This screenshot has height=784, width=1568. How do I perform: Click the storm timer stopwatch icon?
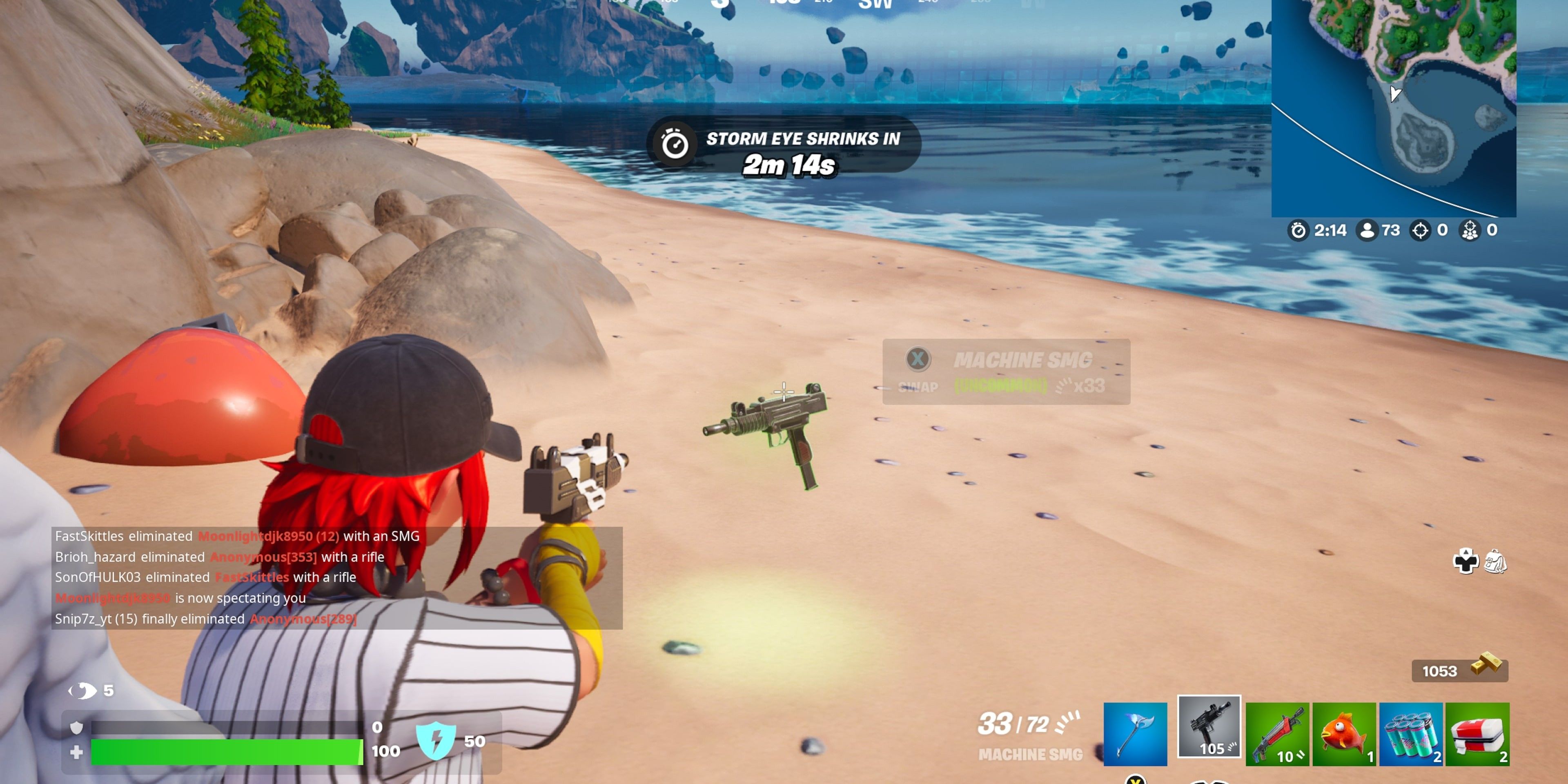[1298, 231]
